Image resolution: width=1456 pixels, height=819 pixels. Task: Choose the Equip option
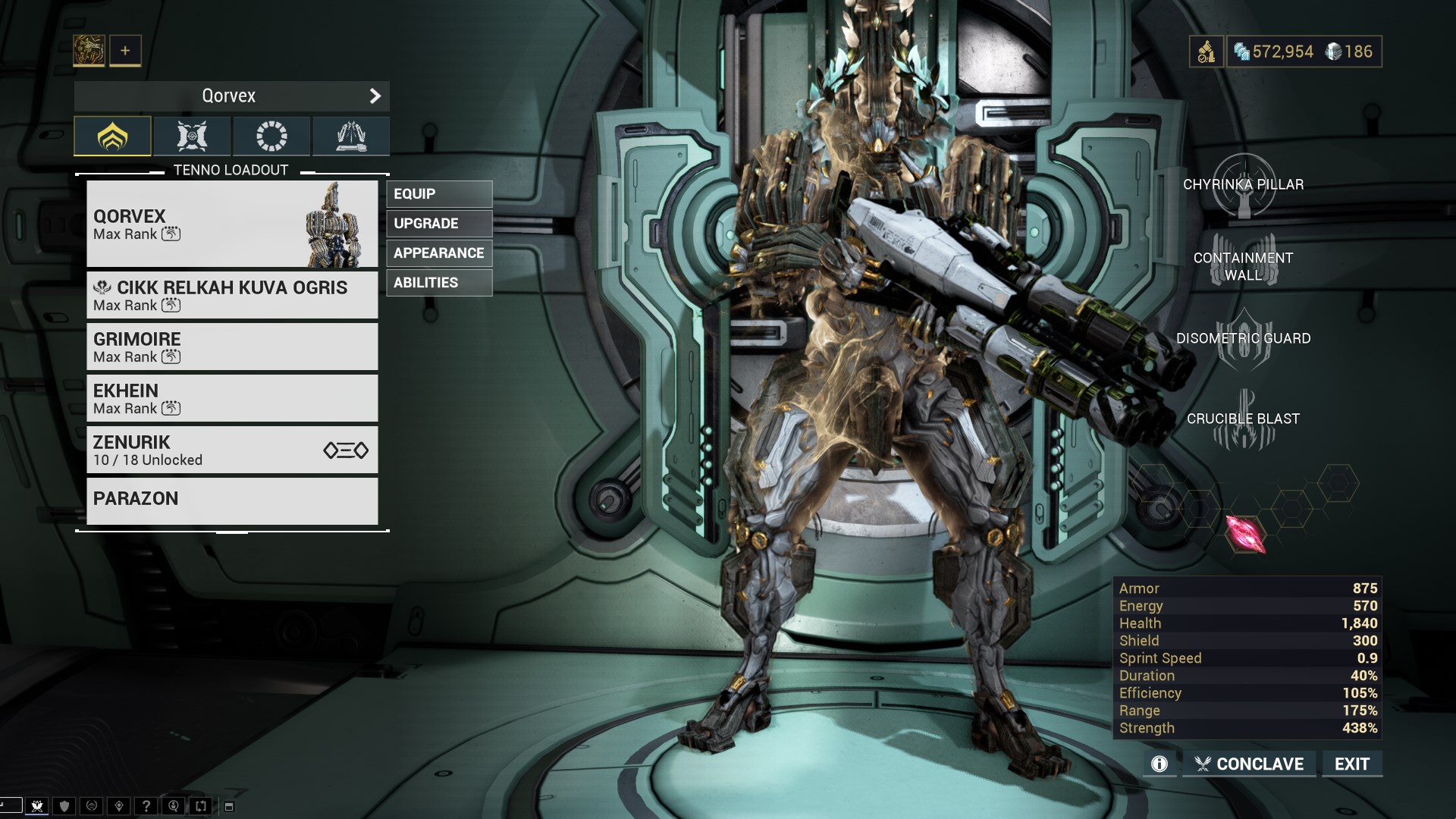pos(439,194)
